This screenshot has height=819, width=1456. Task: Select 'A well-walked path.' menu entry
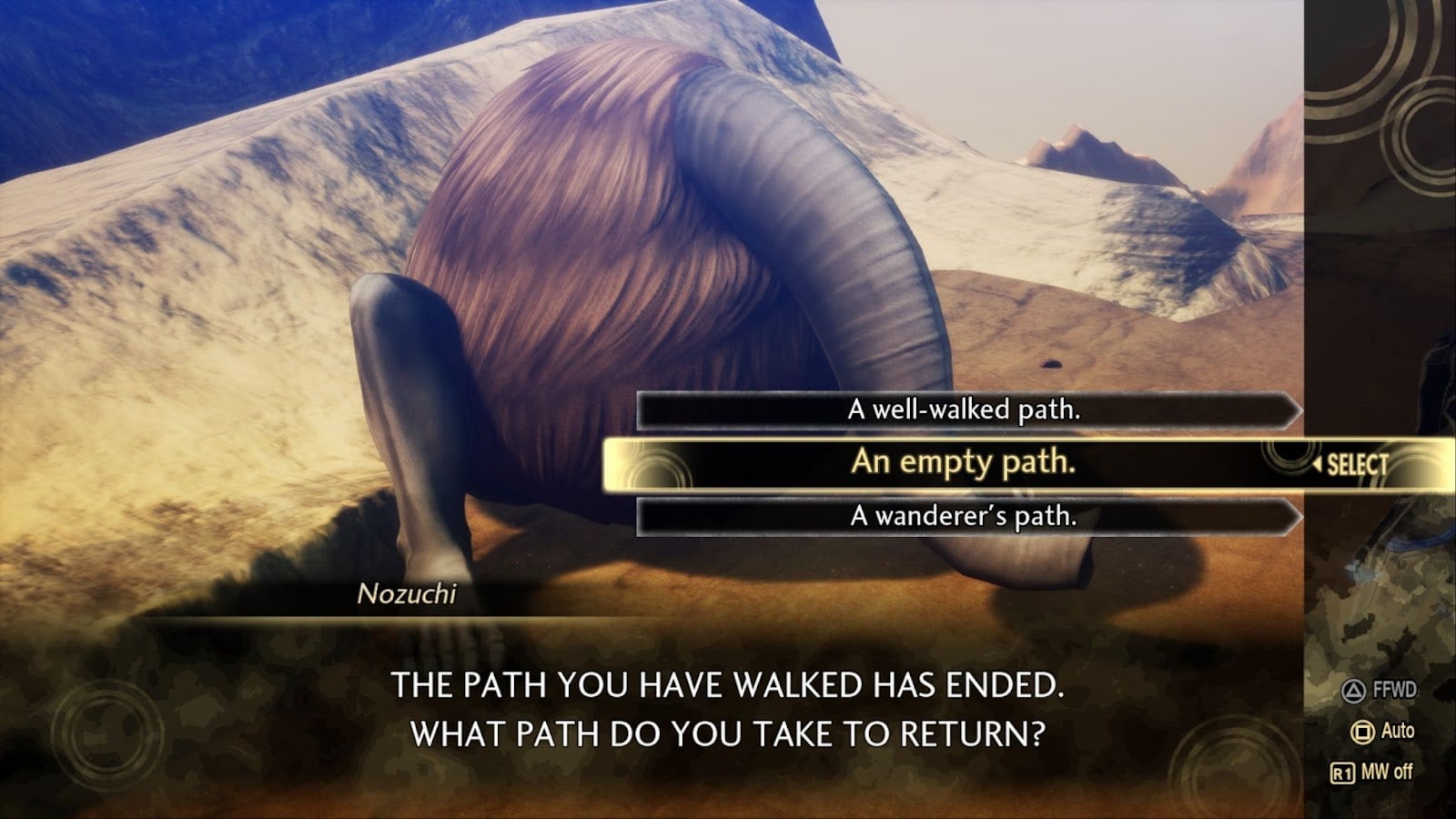point(965,410)
